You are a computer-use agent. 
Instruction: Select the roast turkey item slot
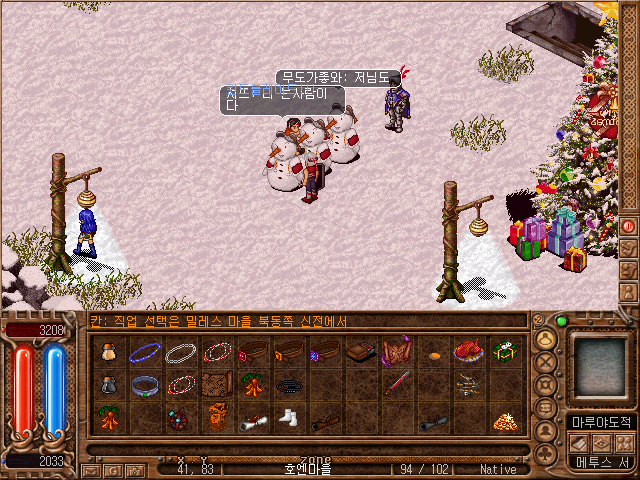467,352
